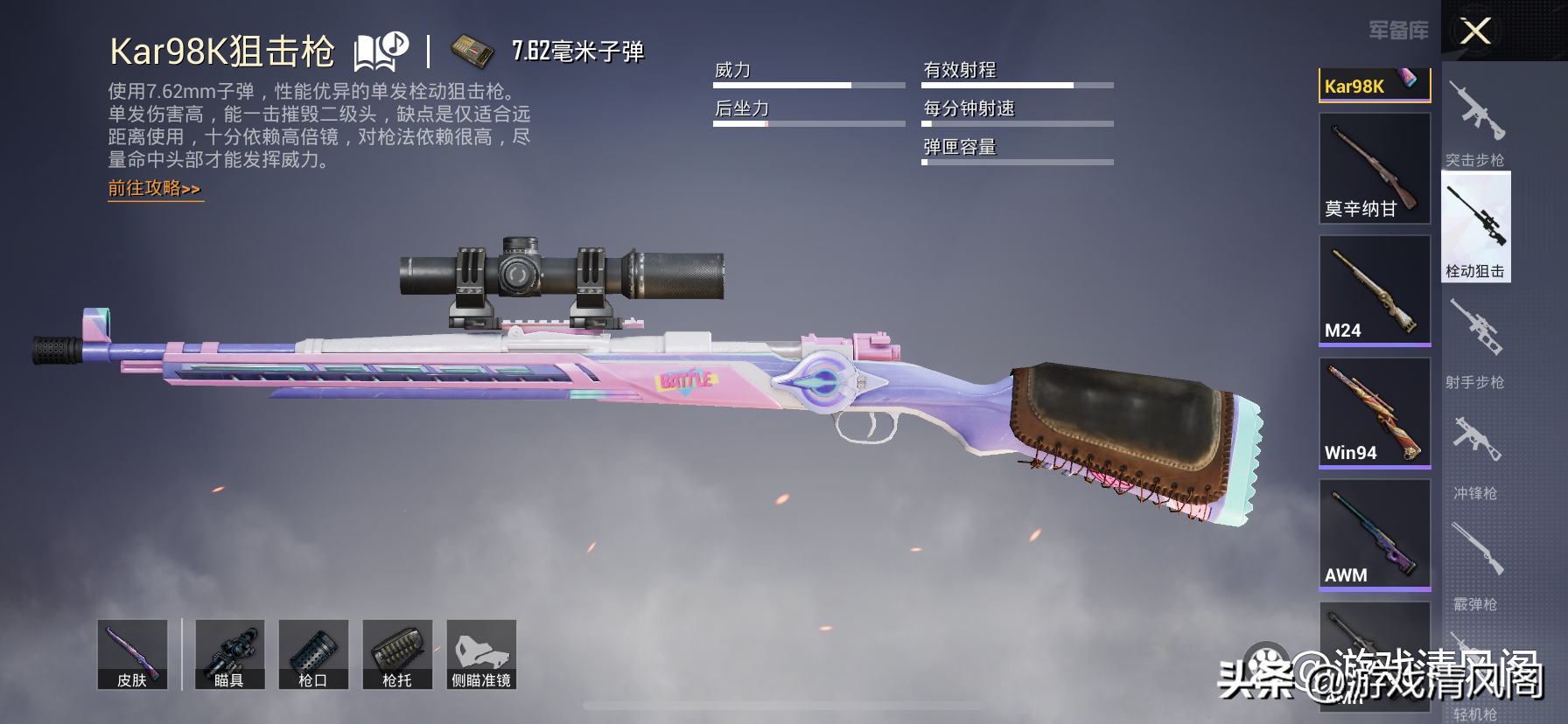Click the 7.62毫米子弹 ammo icon
Screen dimensions: 1568x724
point(472,52)
